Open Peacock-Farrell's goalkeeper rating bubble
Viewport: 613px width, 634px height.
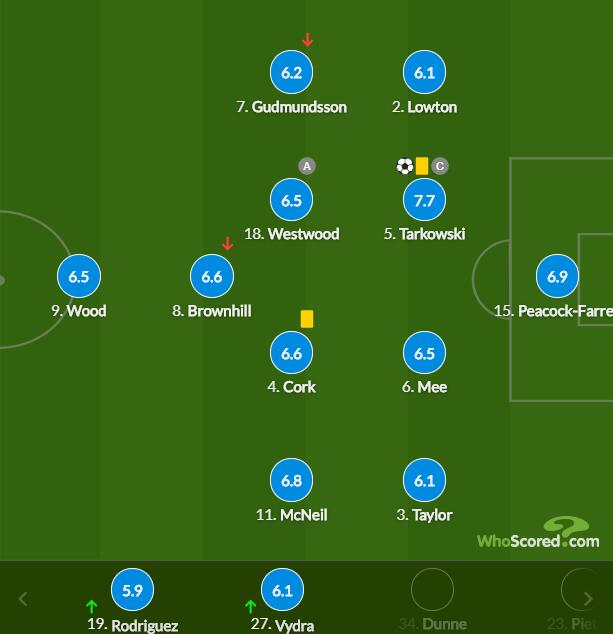[557, 277]
